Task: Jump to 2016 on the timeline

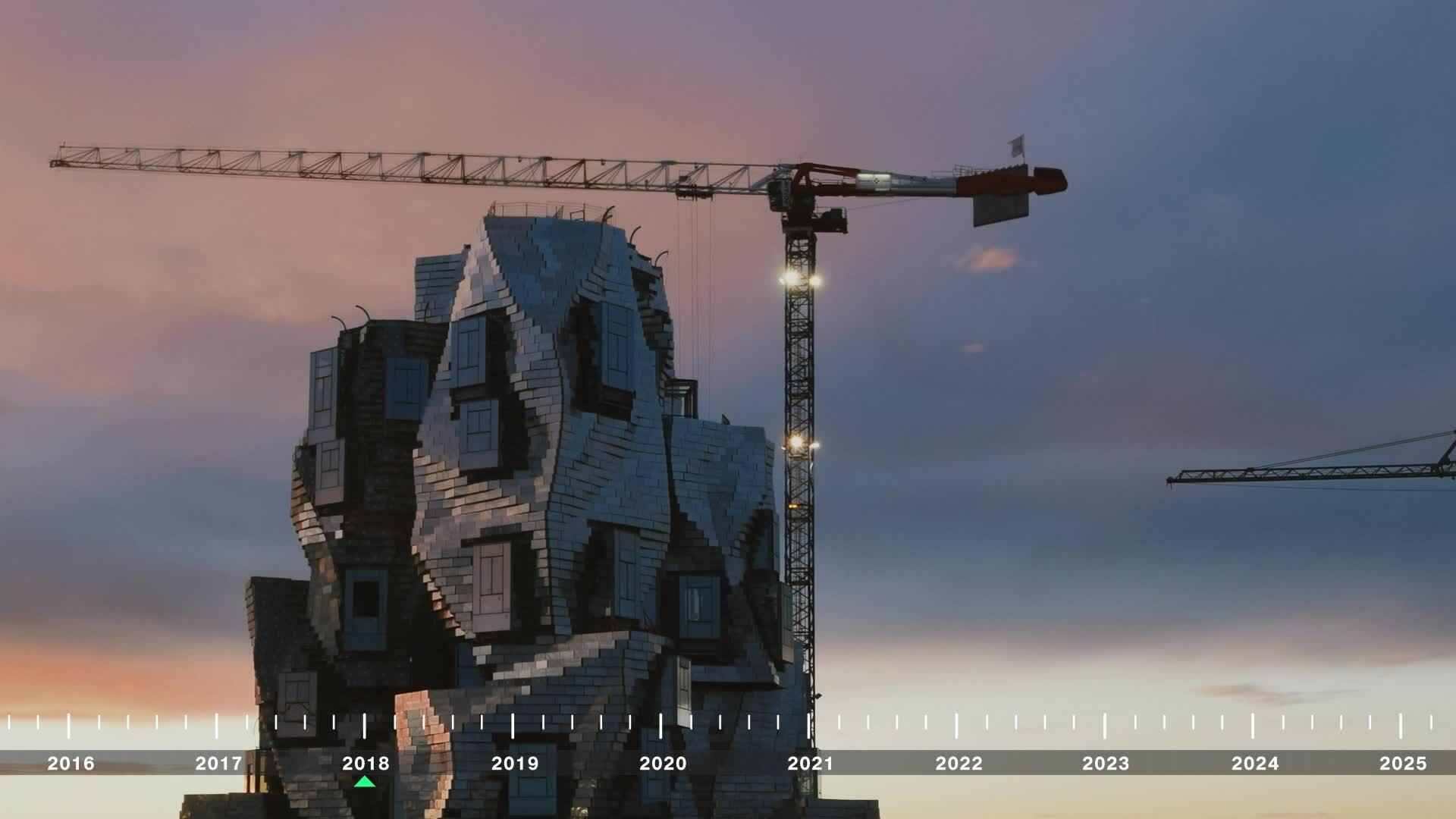Action: (x=71, y=763)
